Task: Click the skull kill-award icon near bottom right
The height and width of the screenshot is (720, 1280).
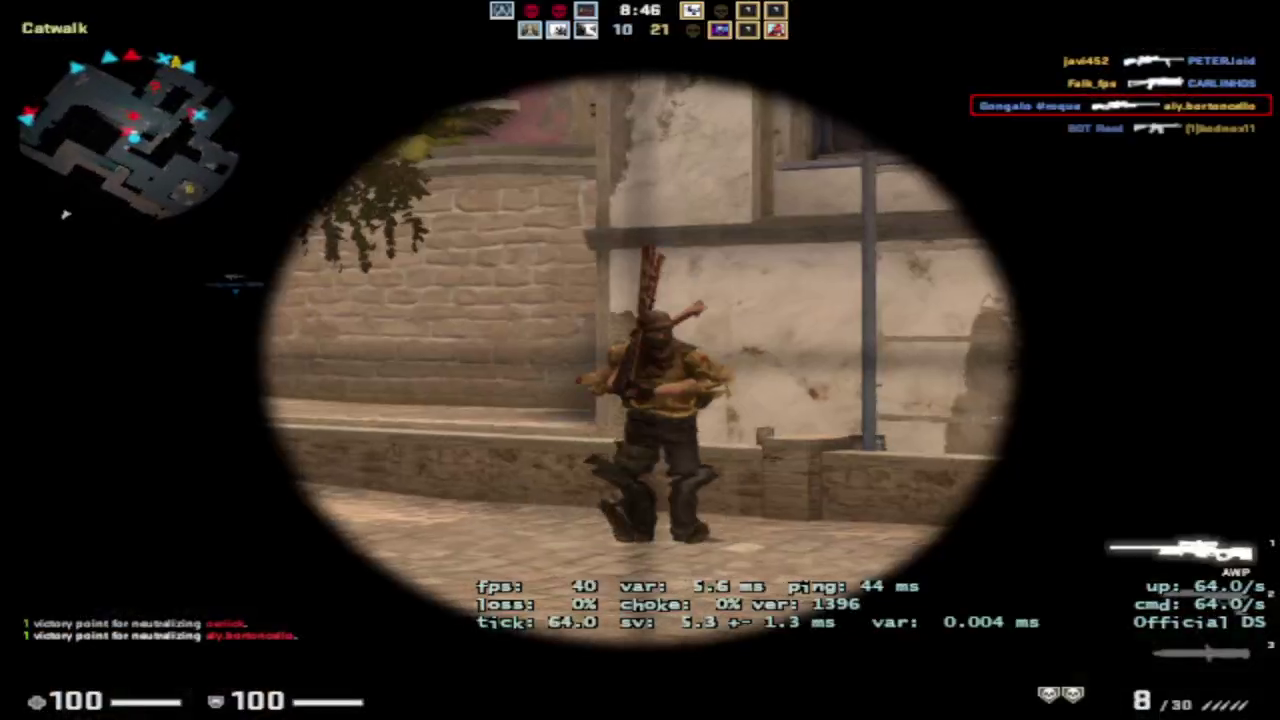Action: pos(1050,694)
